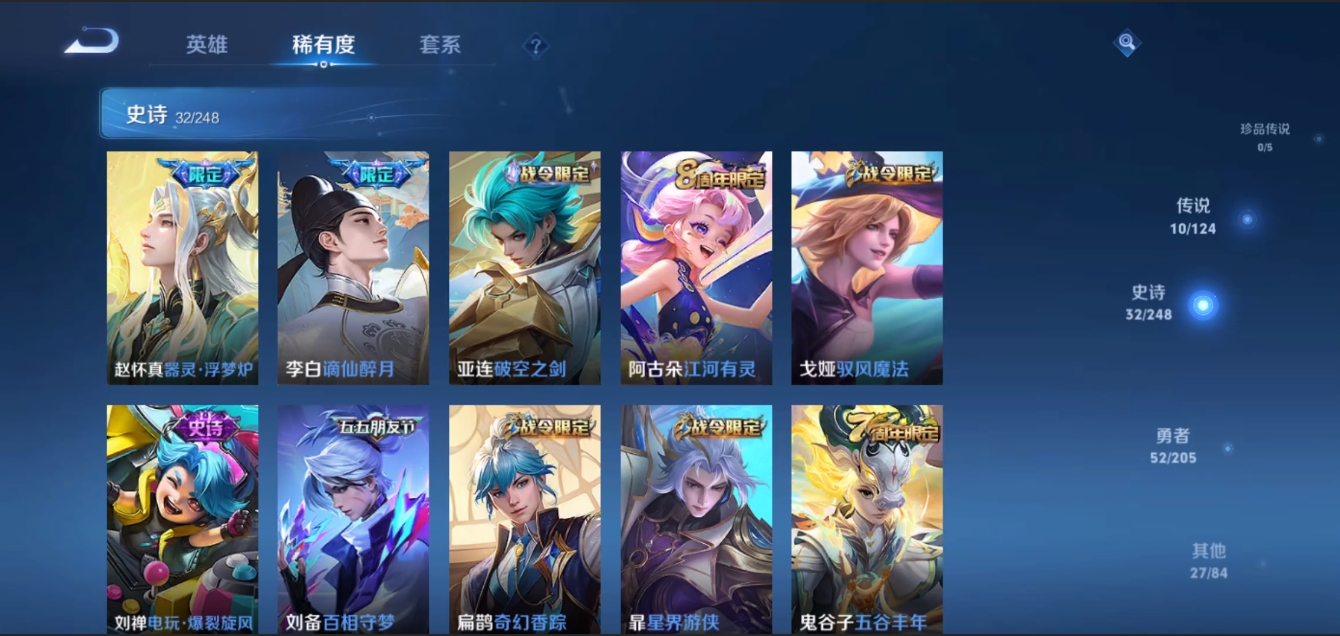Go back using the return arrow
This screenshot has width=1340, height=636.
click(91, 42)
